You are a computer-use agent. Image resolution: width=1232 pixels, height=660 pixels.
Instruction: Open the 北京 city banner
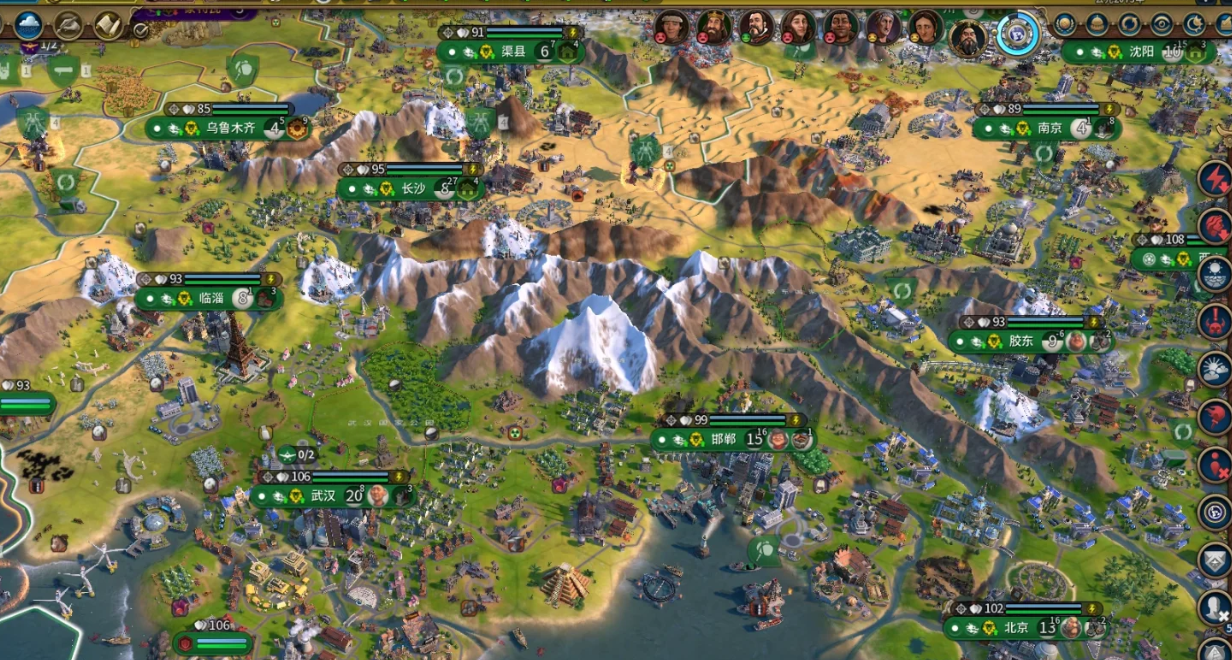point(1015,628)
